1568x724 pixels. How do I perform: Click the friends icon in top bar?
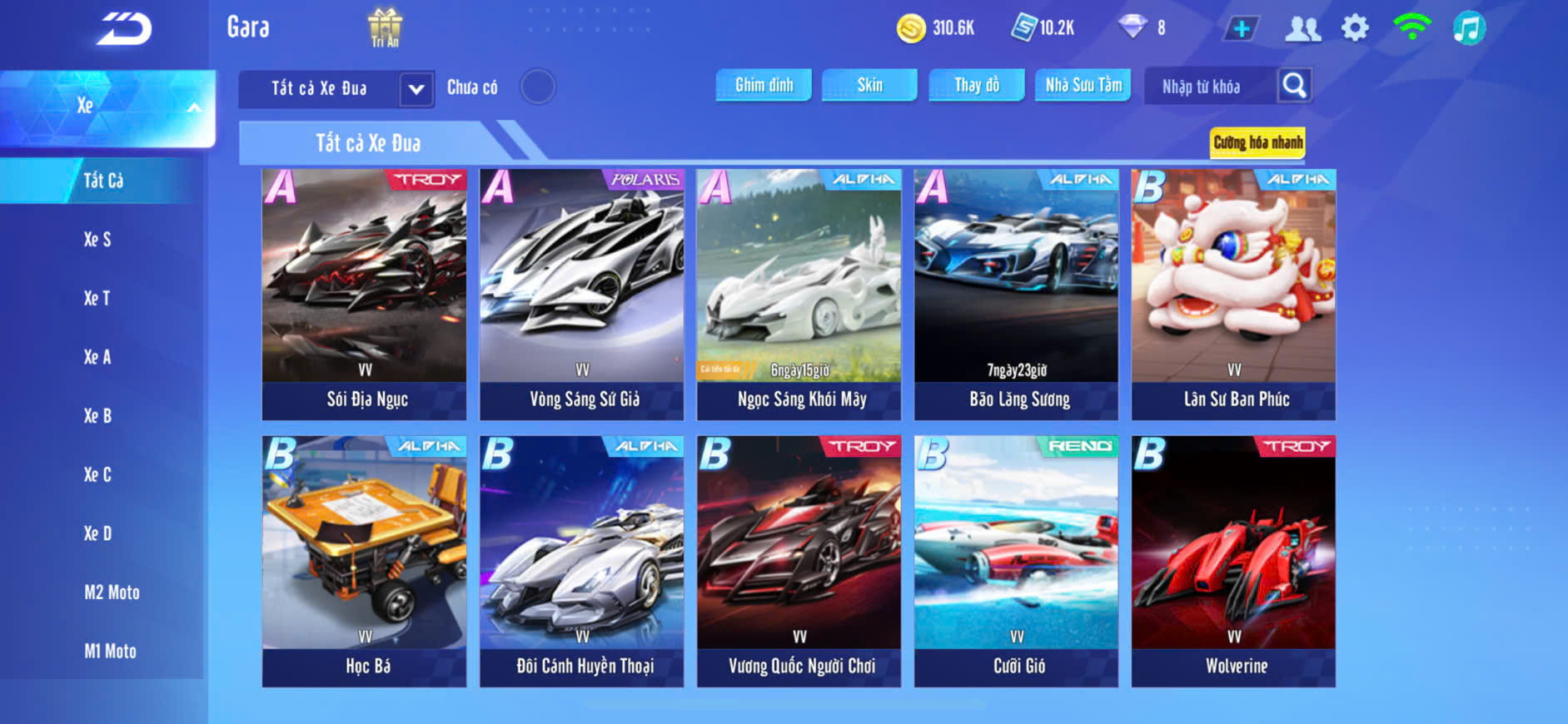1302,28
